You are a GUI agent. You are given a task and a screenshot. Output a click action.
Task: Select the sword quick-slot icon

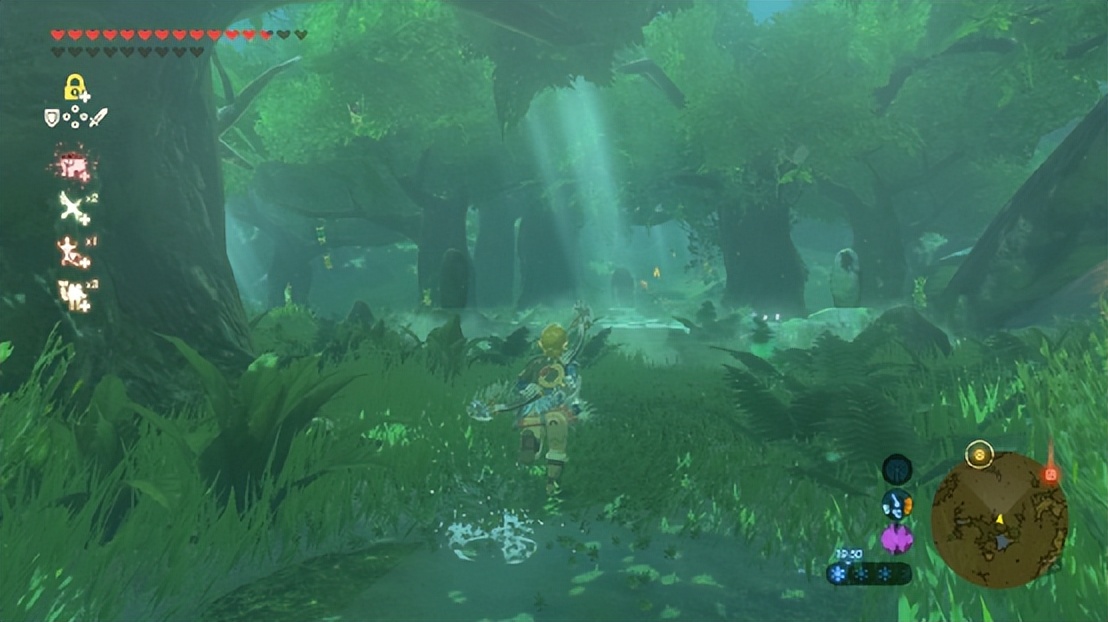[x=98, y=118]
